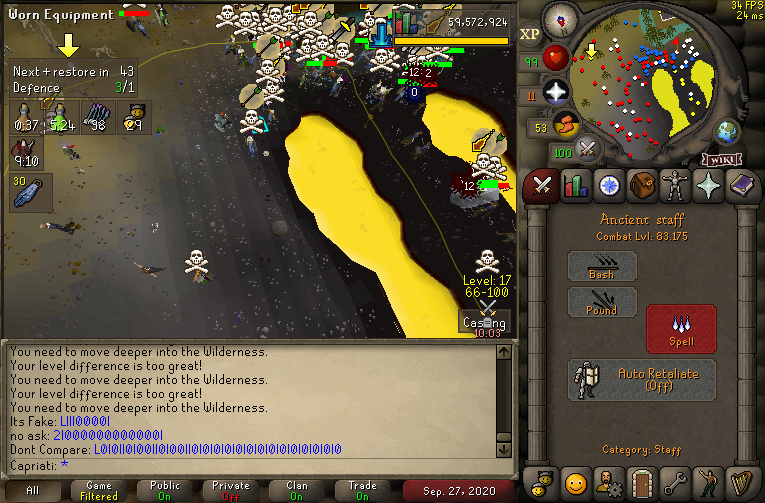The width and height of the screenshot is (765, 503).
Task: Open the Logout door tab
Action: point(641,483)
